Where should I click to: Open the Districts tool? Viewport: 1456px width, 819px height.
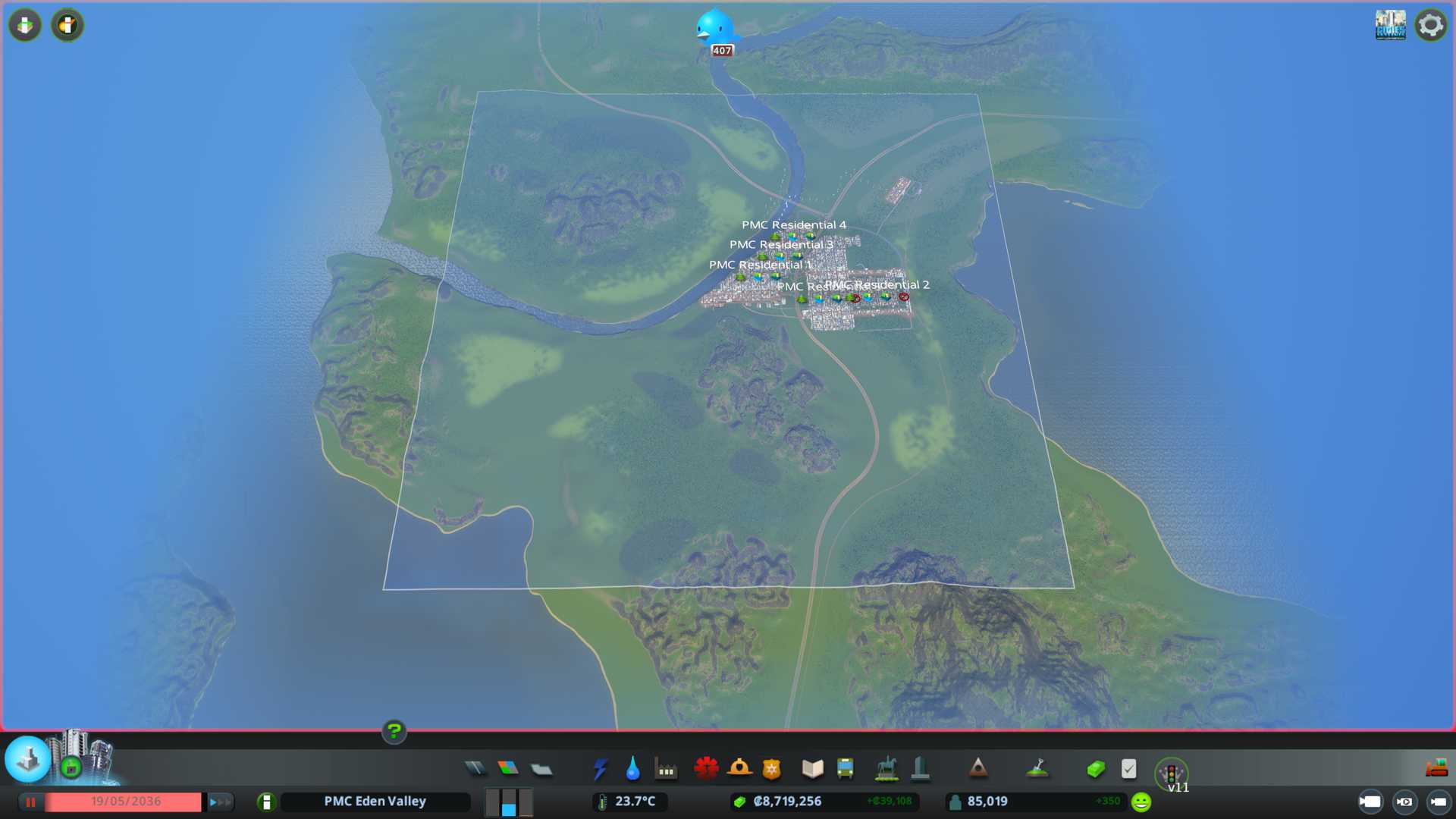coord(541,770)
